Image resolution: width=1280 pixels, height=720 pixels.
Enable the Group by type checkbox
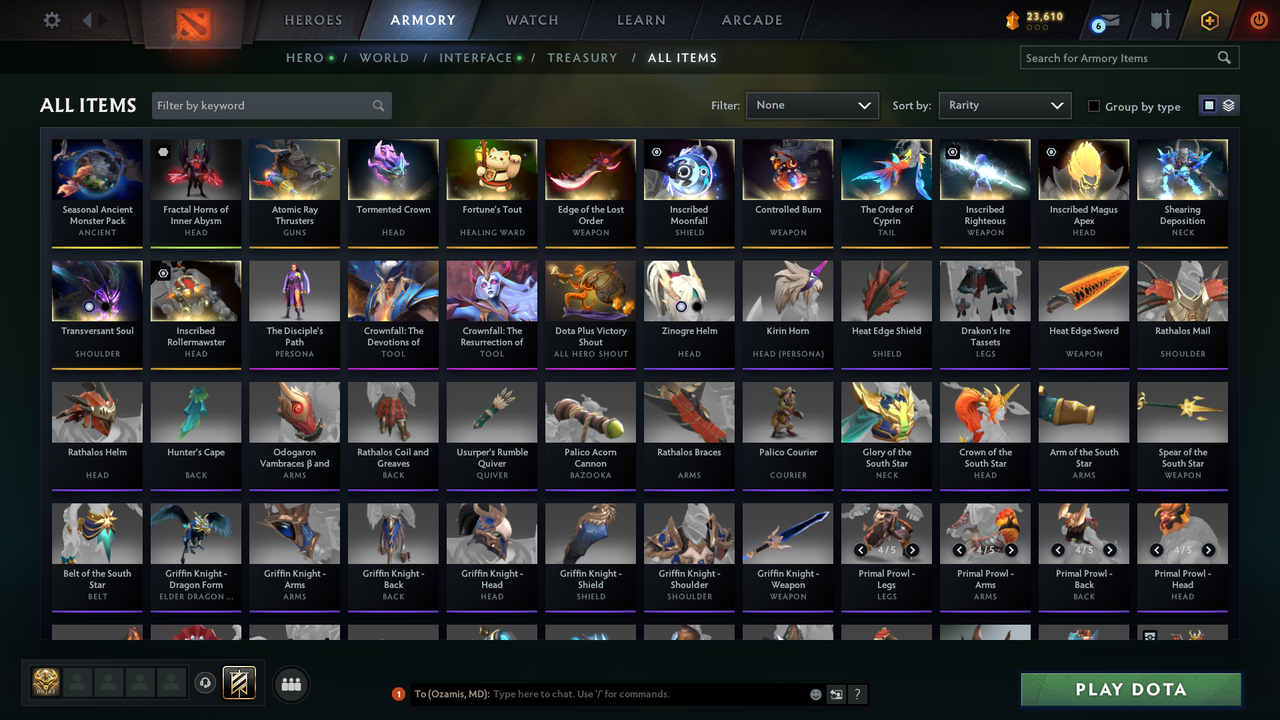(x=1095, y=106)
